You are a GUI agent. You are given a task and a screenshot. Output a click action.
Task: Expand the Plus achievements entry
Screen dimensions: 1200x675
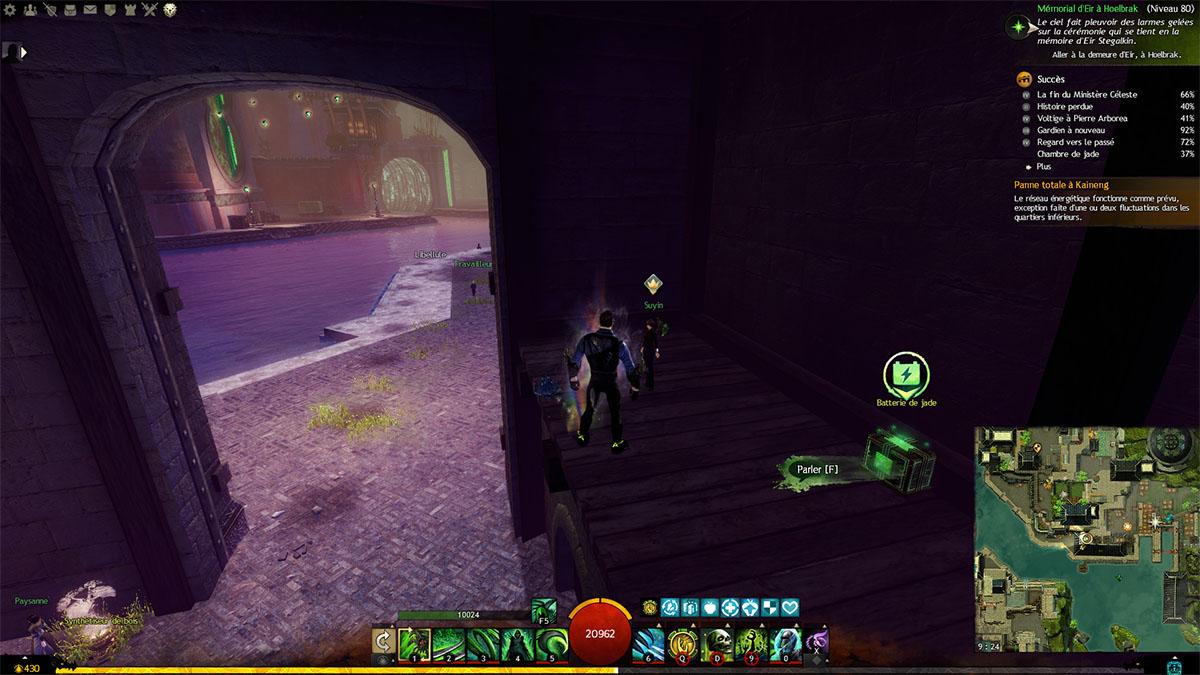(1043, 166)
